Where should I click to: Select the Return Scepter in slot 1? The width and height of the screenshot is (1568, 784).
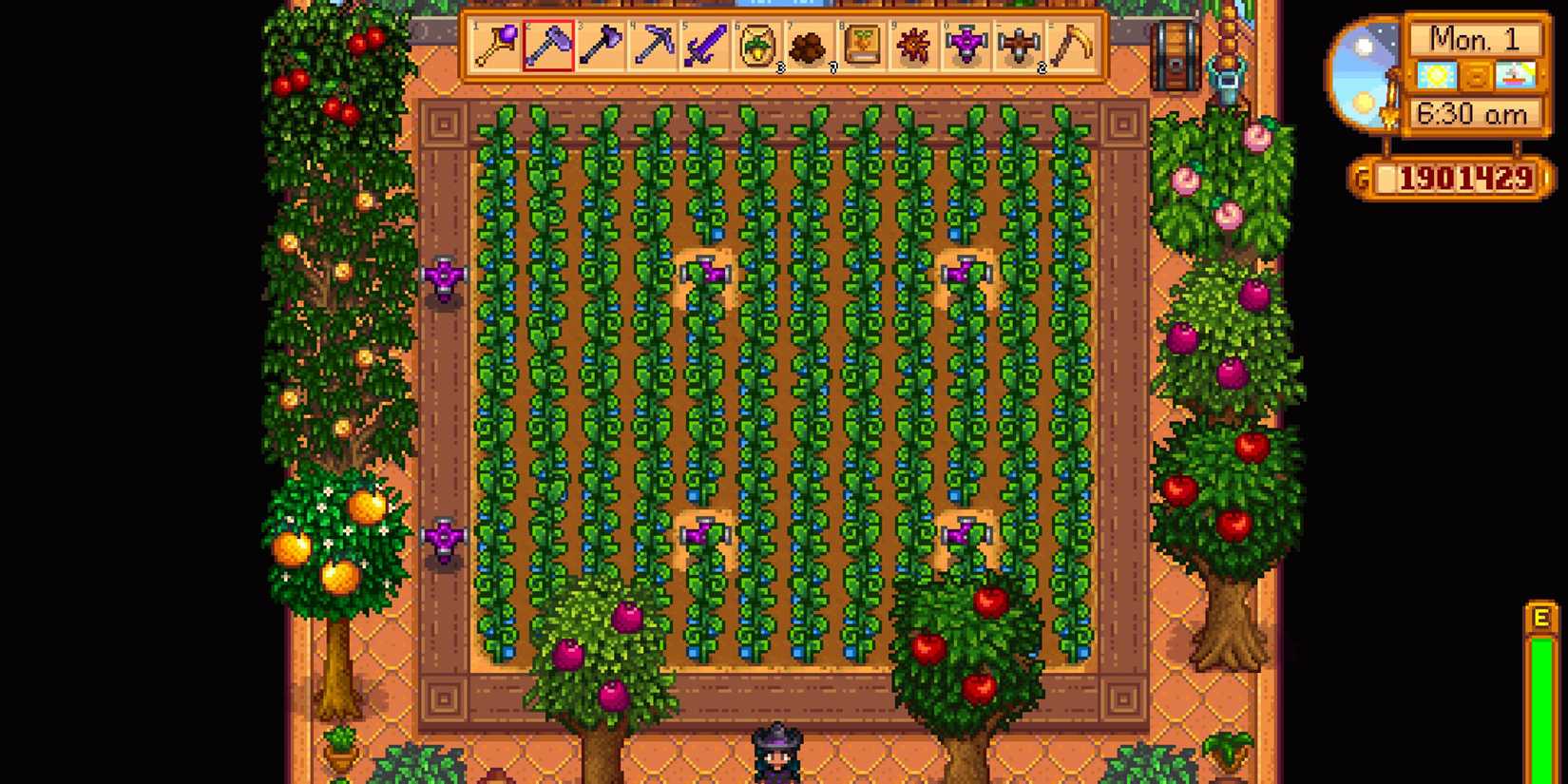[x=493, y=45]
